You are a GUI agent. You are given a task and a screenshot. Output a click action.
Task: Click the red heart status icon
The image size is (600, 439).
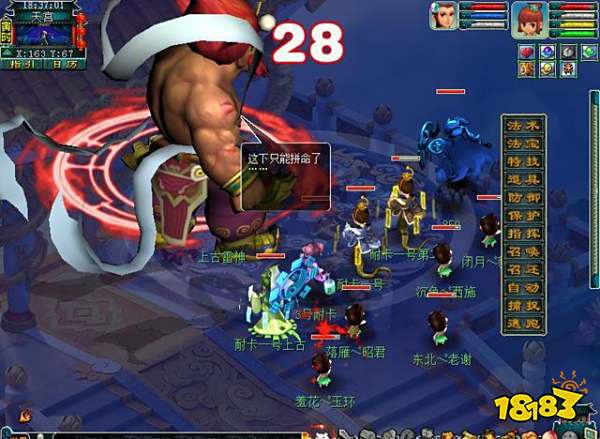click(x=528, y=51)
